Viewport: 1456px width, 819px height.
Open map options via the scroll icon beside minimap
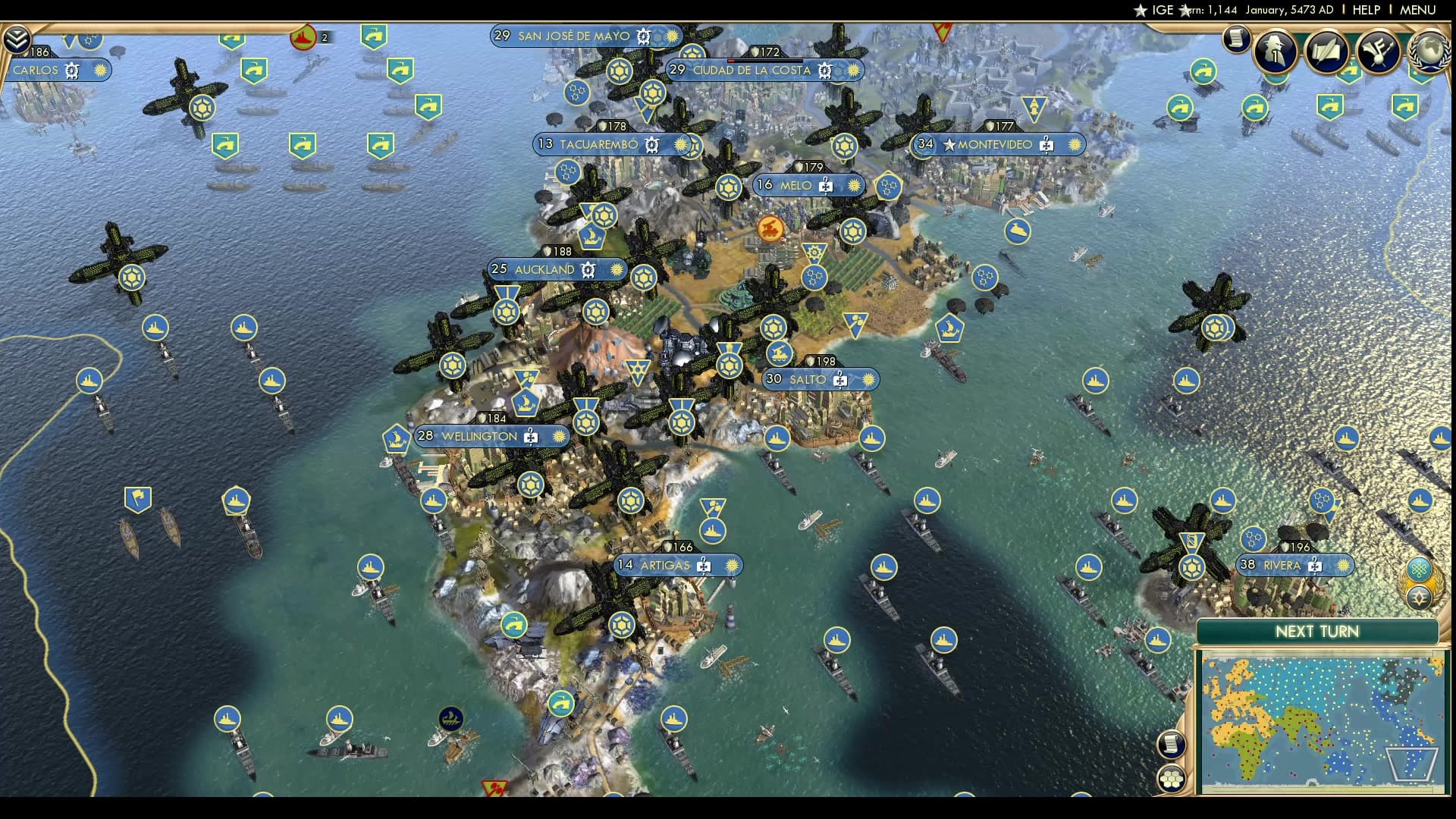[1172, 745]
